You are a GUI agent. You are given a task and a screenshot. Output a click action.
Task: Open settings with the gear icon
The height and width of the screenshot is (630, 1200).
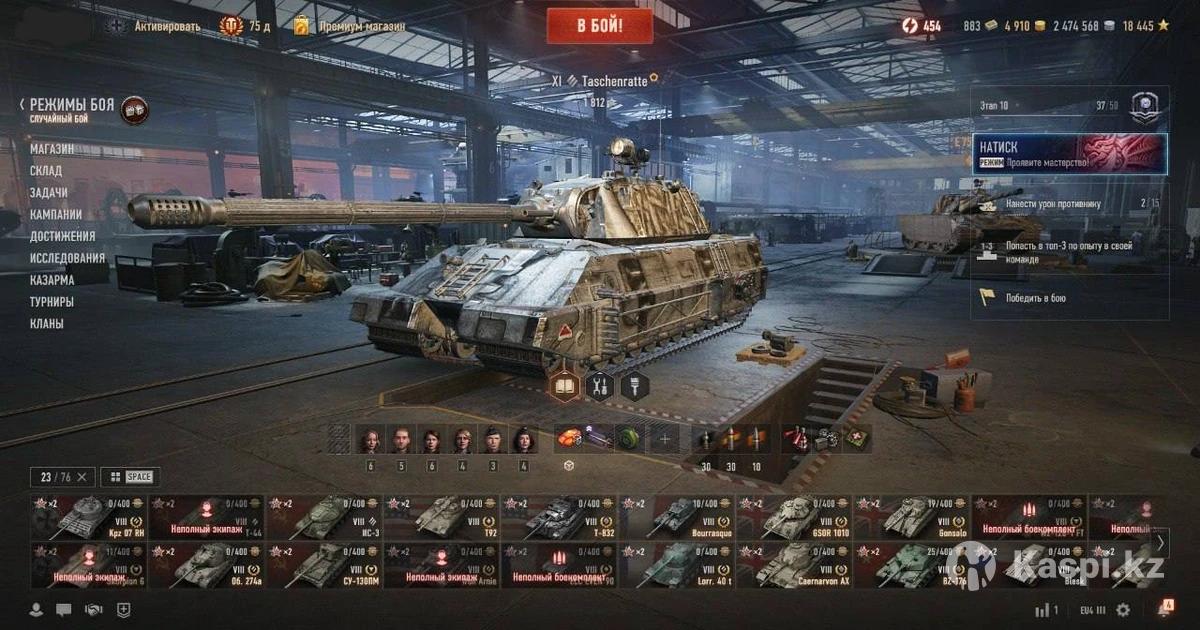(1124, 610)
